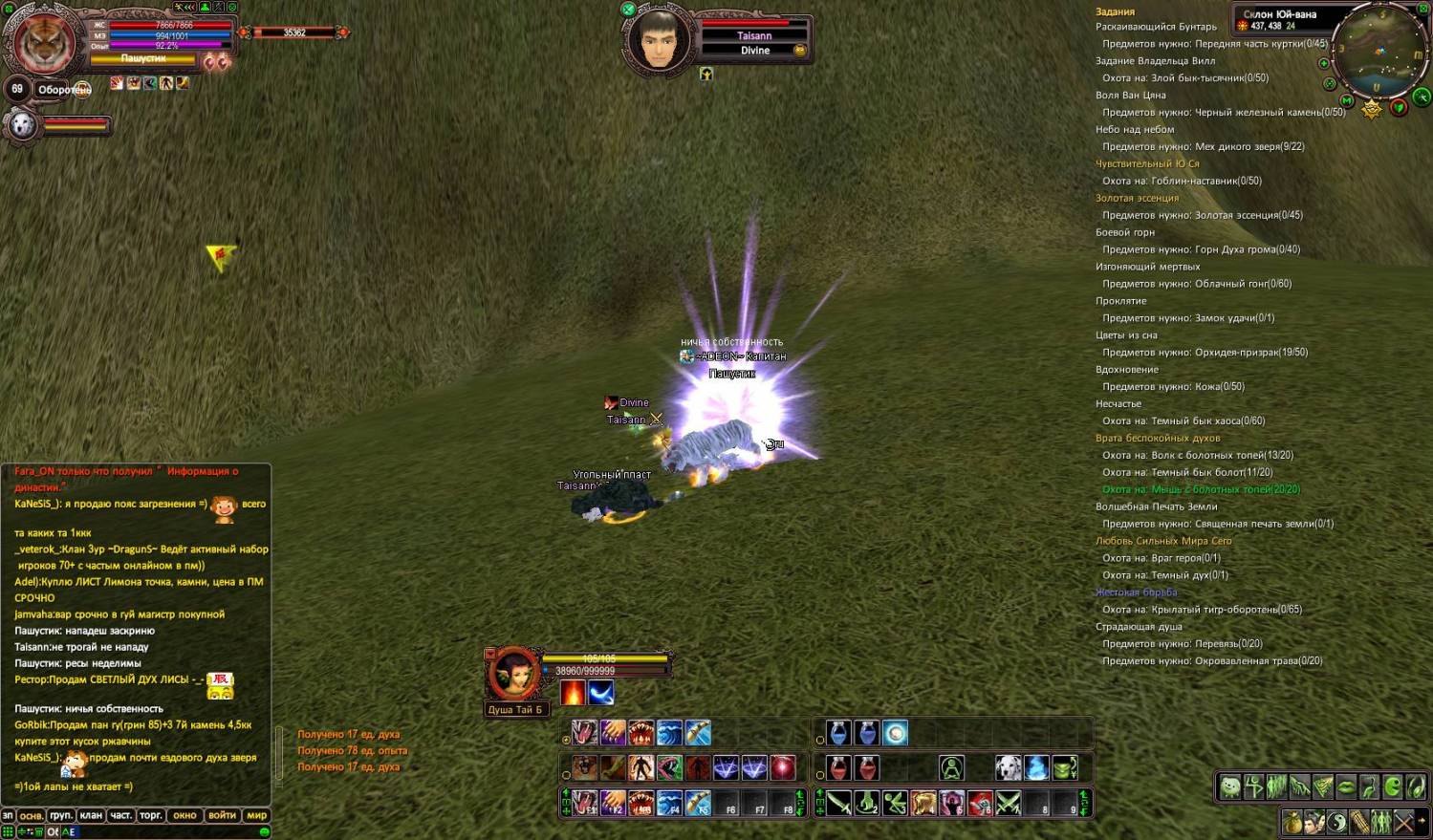Viewport: 1433px width, 840px height.
Task: Click the minimap's green plus zoom button
Action: tap(1324, 64)
